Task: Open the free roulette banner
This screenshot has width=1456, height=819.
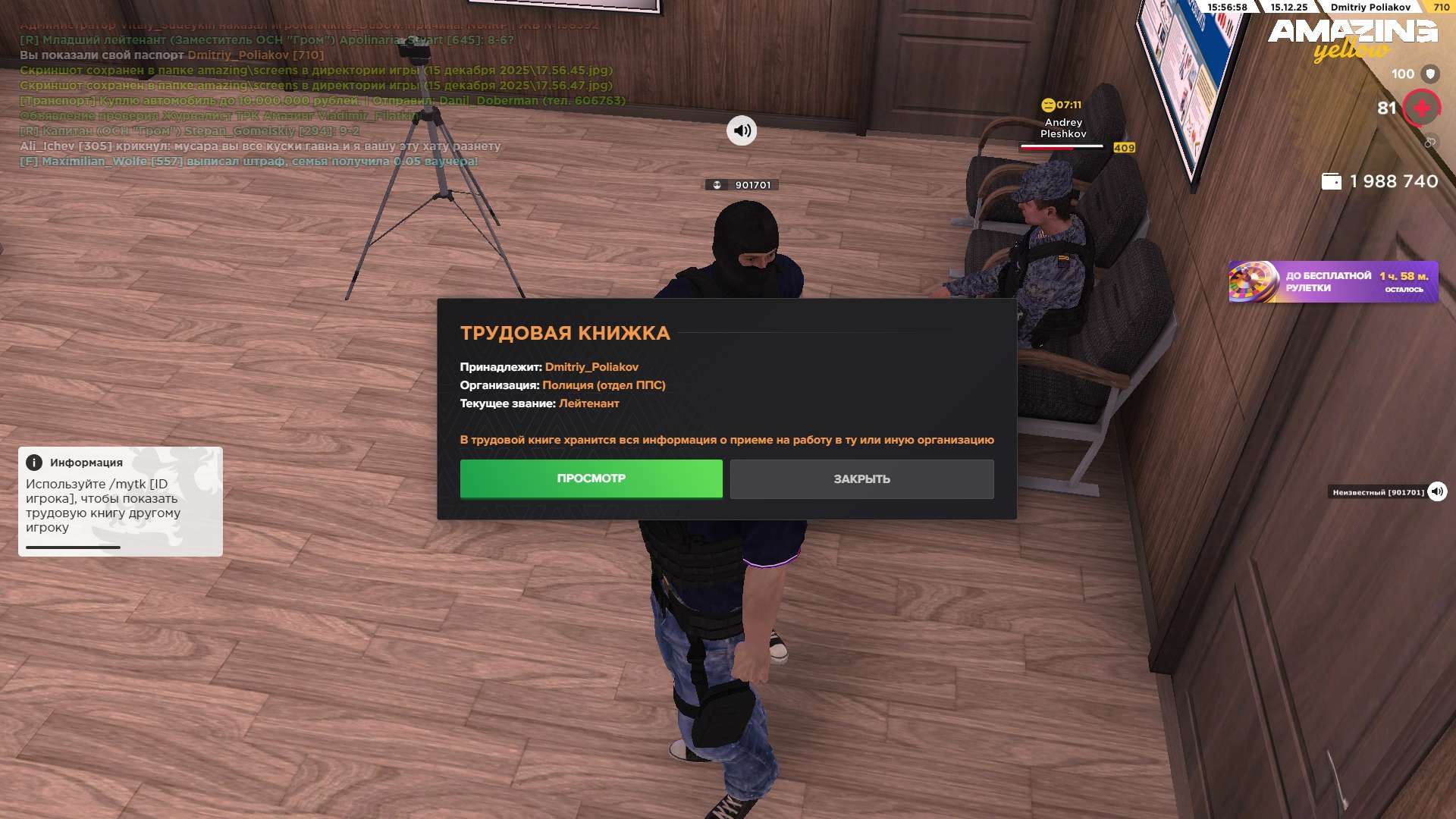Action: coord(1332,282)
